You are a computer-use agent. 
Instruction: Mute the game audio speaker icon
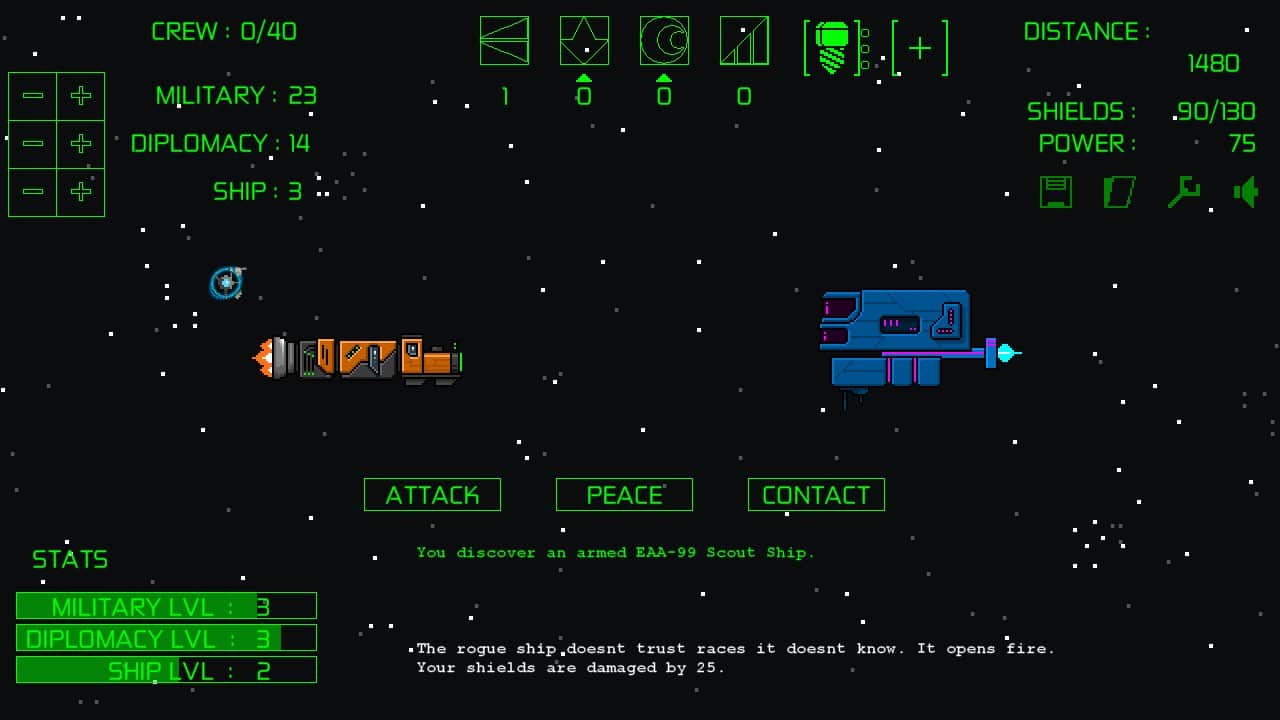1246,191
